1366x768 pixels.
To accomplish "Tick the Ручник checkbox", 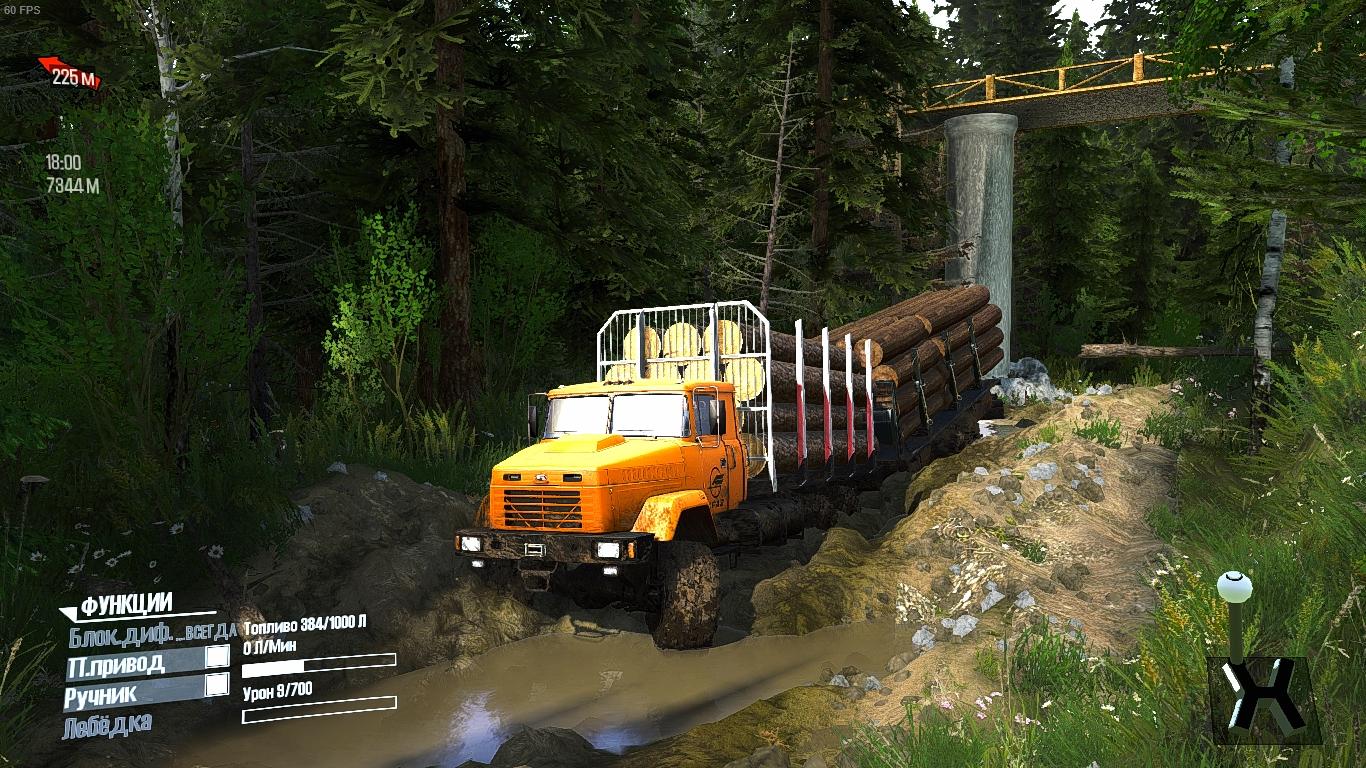I will pyautogui.click(x=216, y=685).
